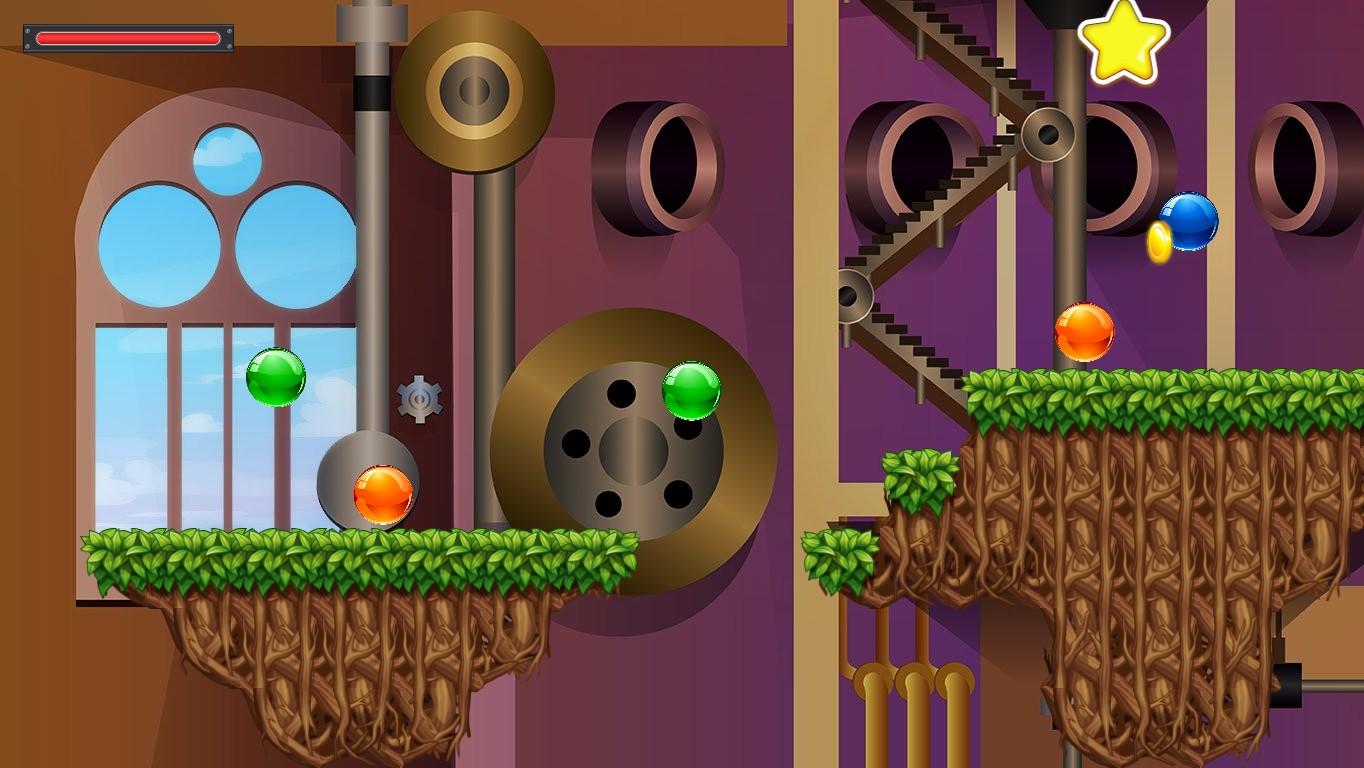Image resolution: width=1364 pixels, height=768 pixels.
Task: Click the red health bar at the top left
Action: [x=127, y=35]
